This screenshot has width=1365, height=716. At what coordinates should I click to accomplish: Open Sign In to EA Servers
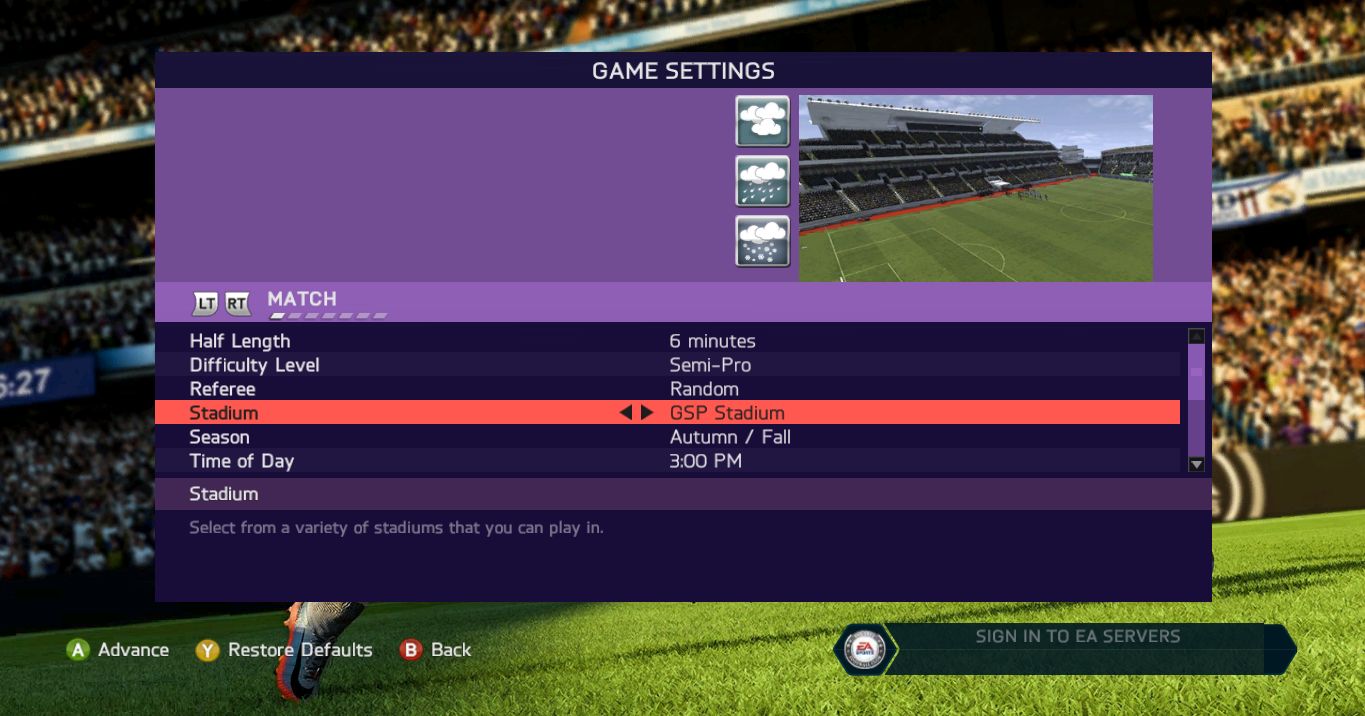pyautogui.click(x=1077, y=637)
